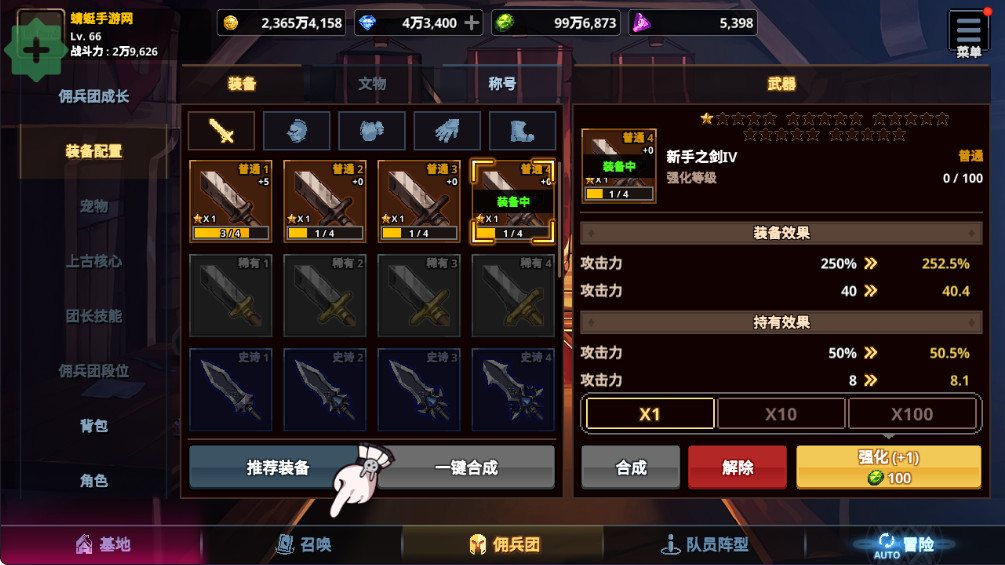Click the gray 合成 button
The width and height of the screenshot is (1005, 565).
pyautogui.click(x=631, y=467)
